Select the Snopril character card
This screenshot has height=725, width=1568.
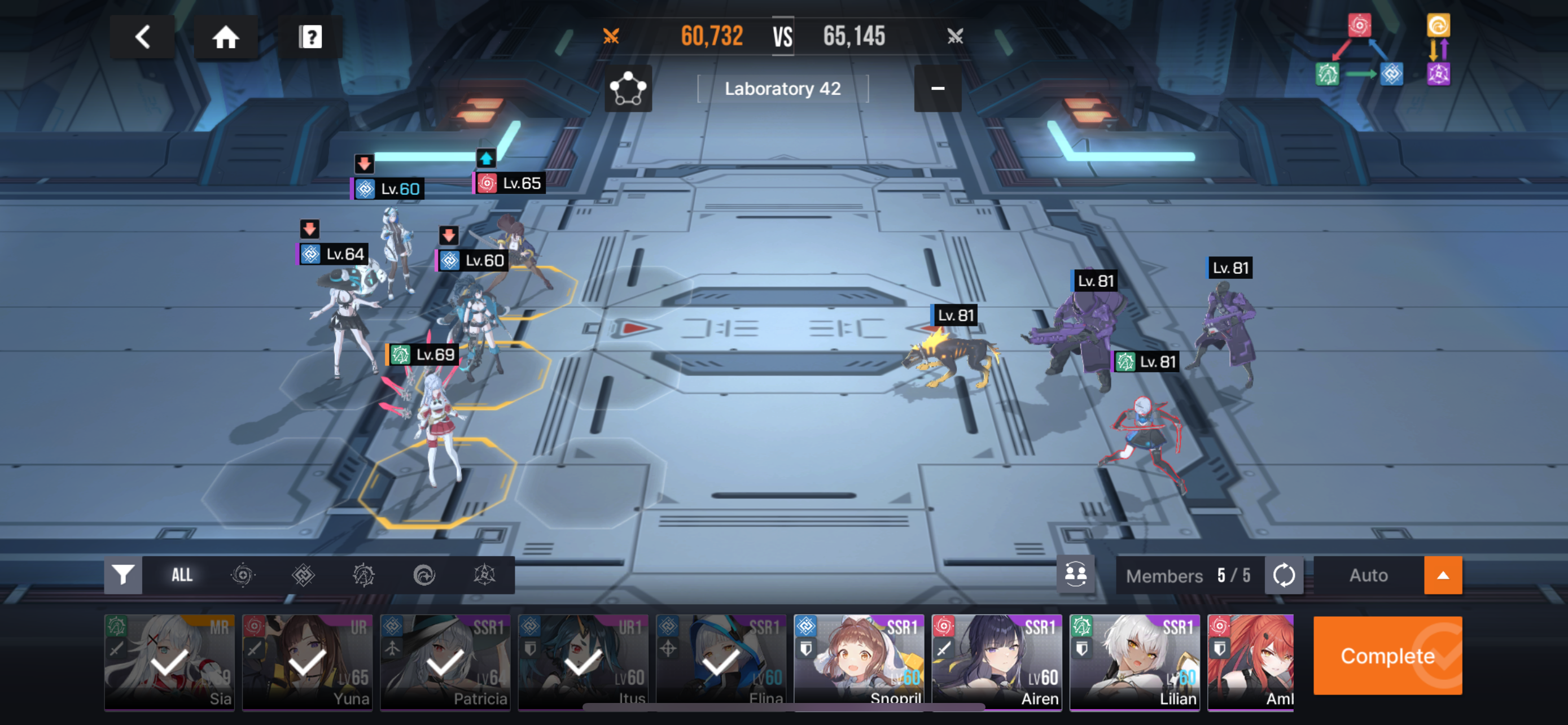click(859, 662)
